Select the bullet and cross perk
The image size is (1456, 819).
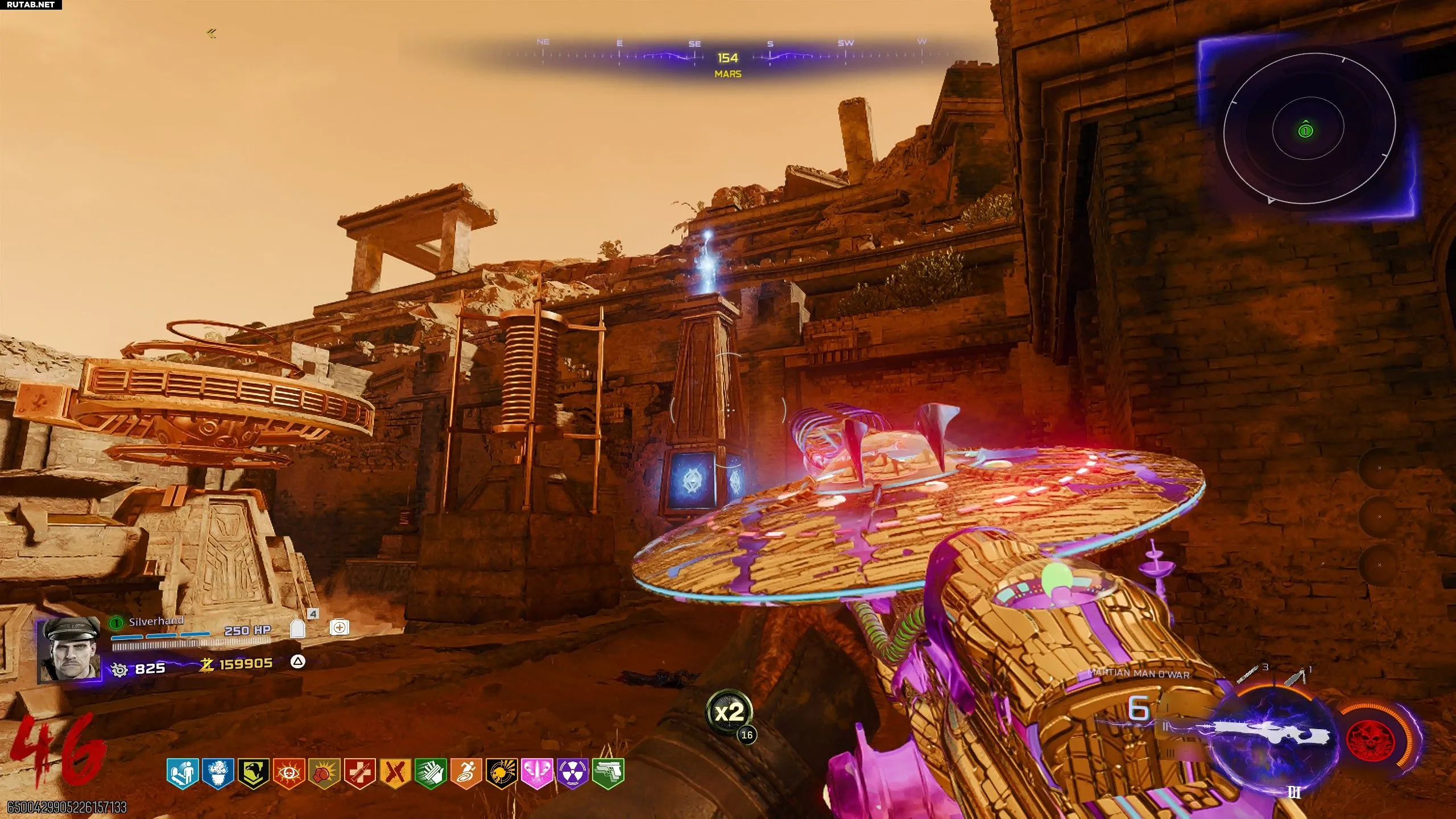pyautogui.click(x=359, y=773)
